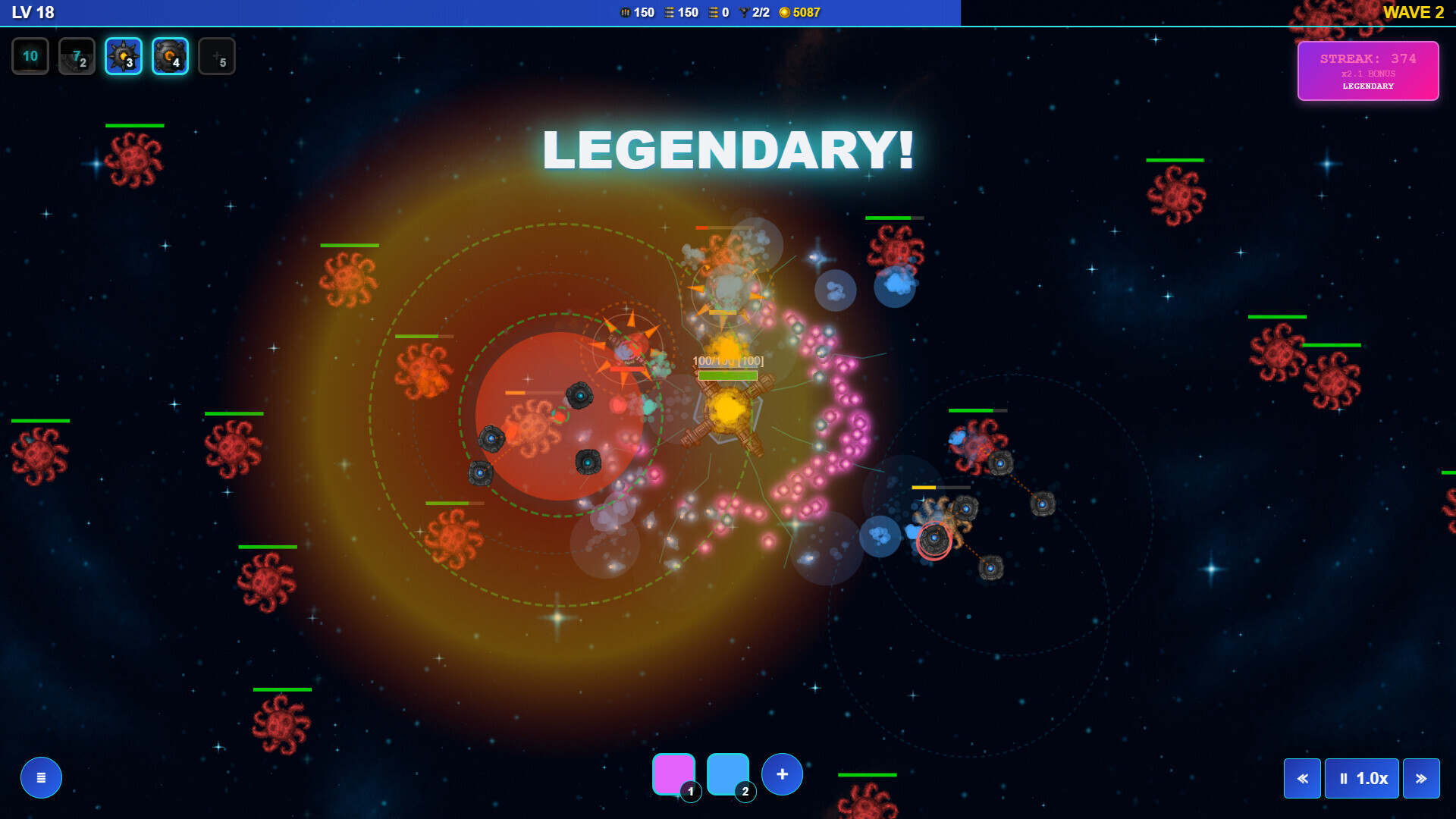1456x819 pixels.
Task: Click the gold coin currency icon
Action: tap(786, 12)
